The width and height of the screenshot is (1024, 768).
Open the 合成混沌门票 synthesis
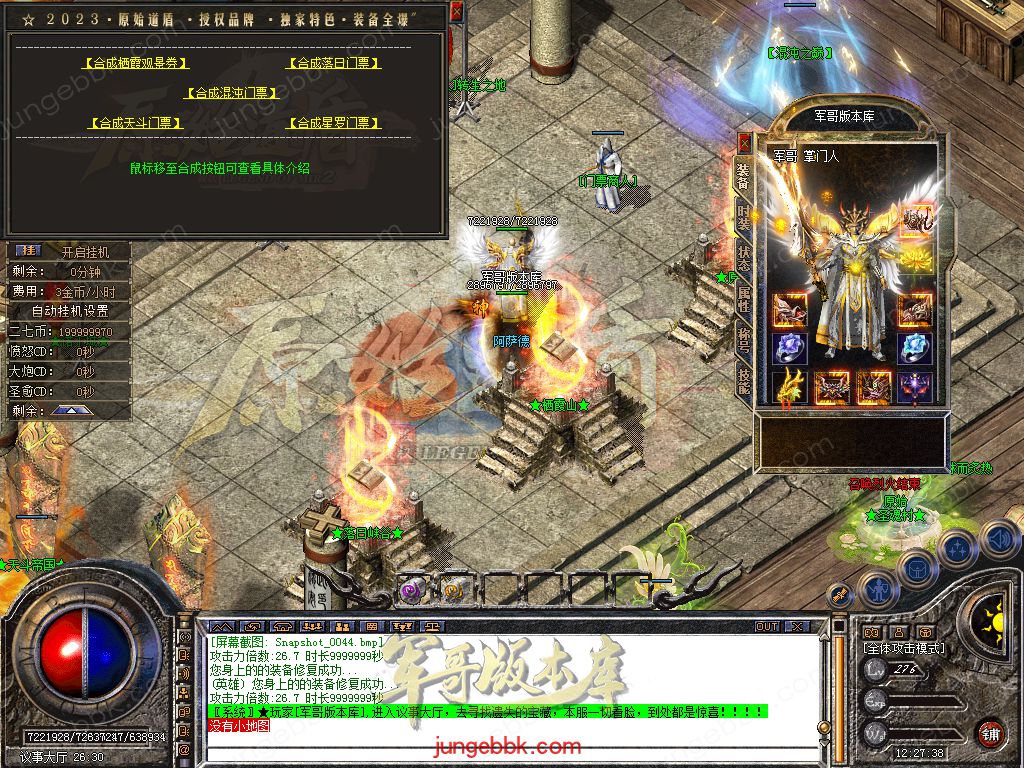(x=230, y=93)
